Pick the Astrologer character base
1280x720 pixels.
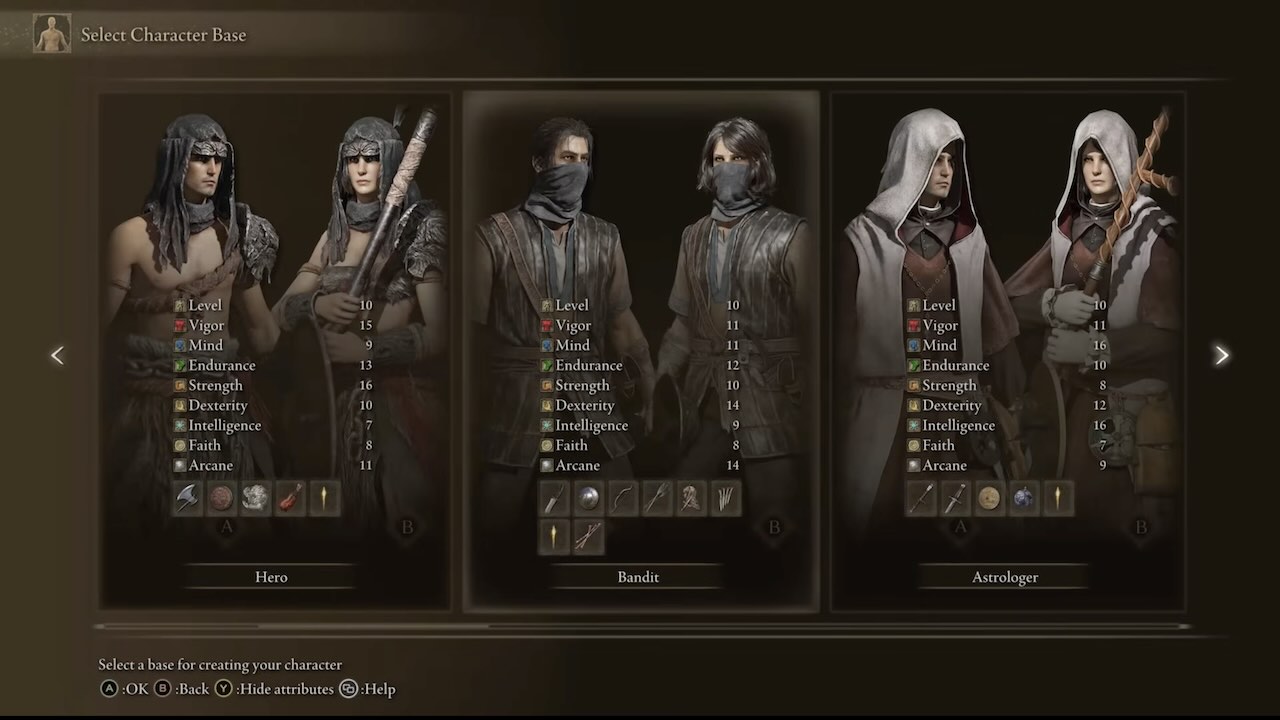pos(1005,577)
